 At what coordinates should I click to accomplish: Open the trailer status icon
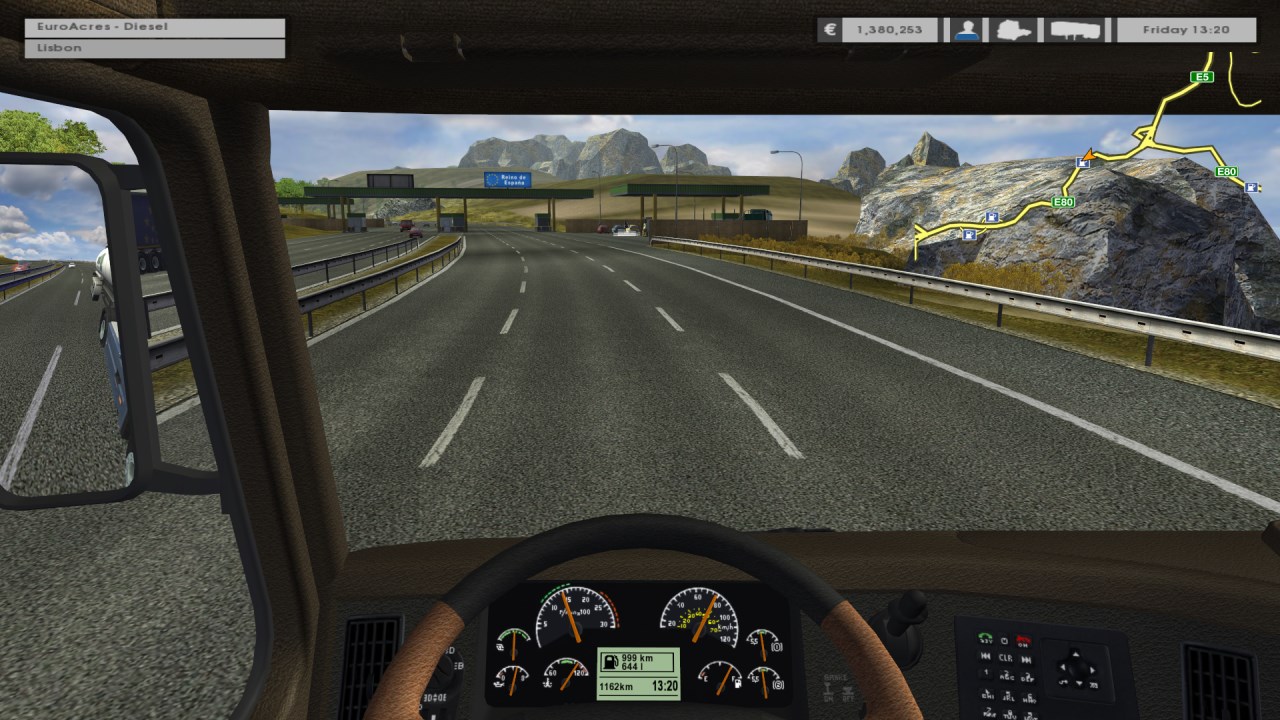tap(1075, 30)
